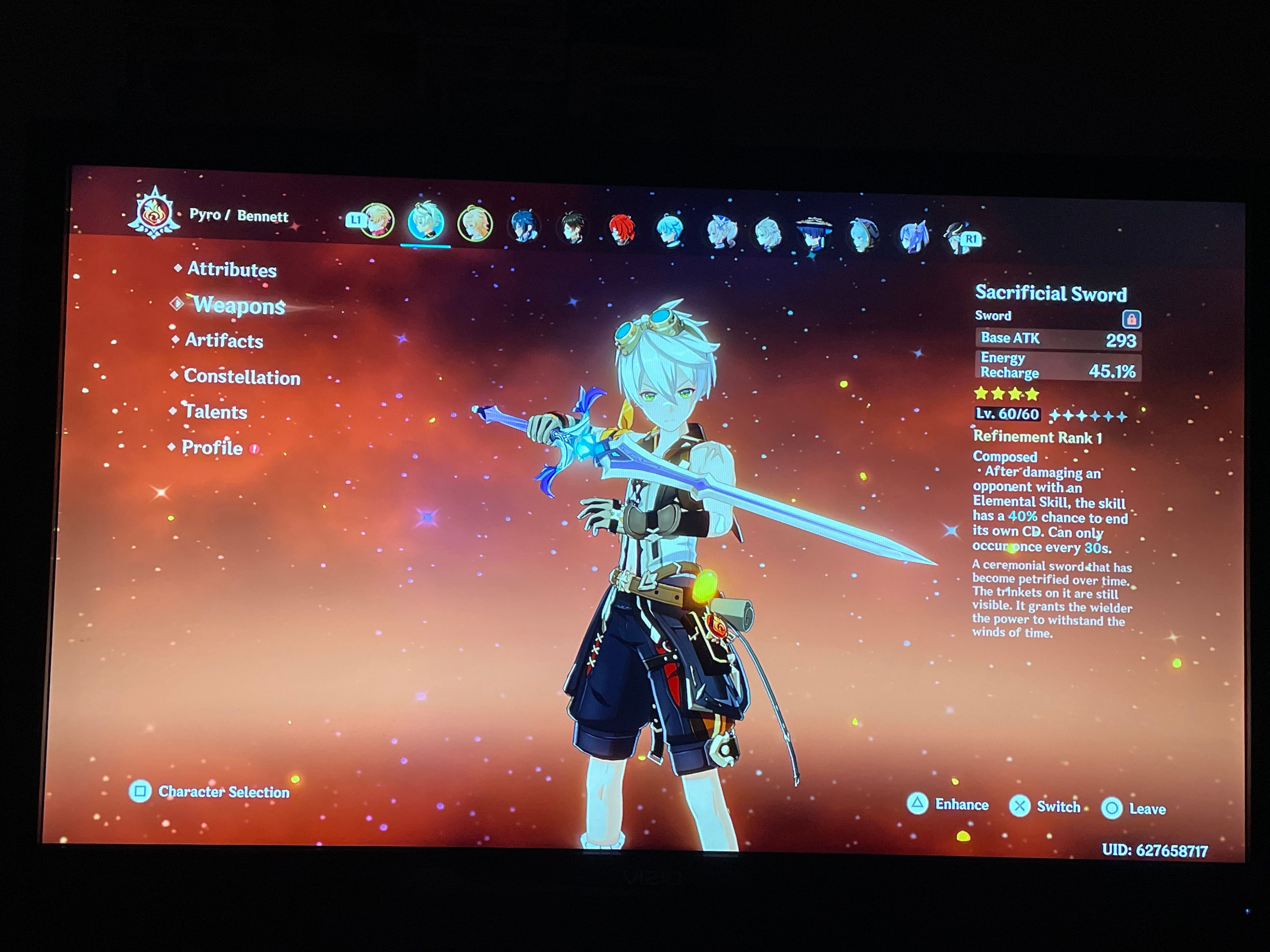Toggle the weapon lock on Sacrificial Sword
Viewport: 1270px width, 952px height.
[1132, 320]
